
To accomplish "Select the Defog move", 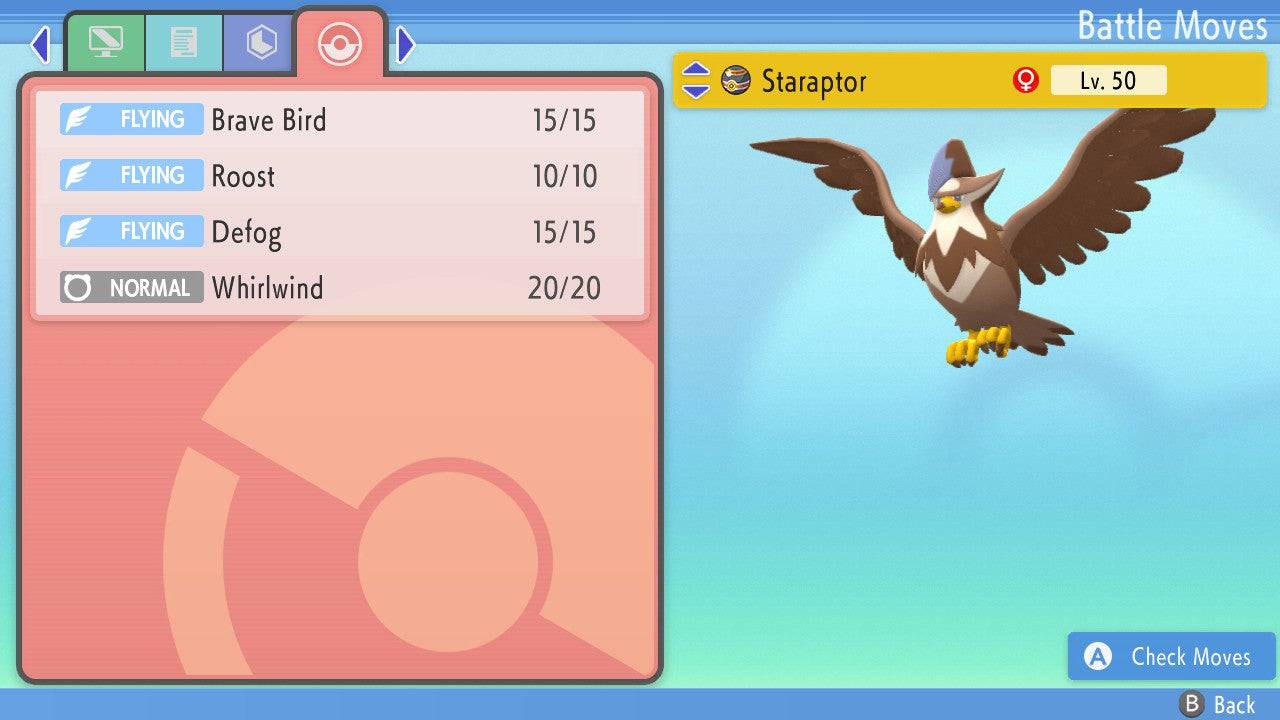I will coord(340,232).
